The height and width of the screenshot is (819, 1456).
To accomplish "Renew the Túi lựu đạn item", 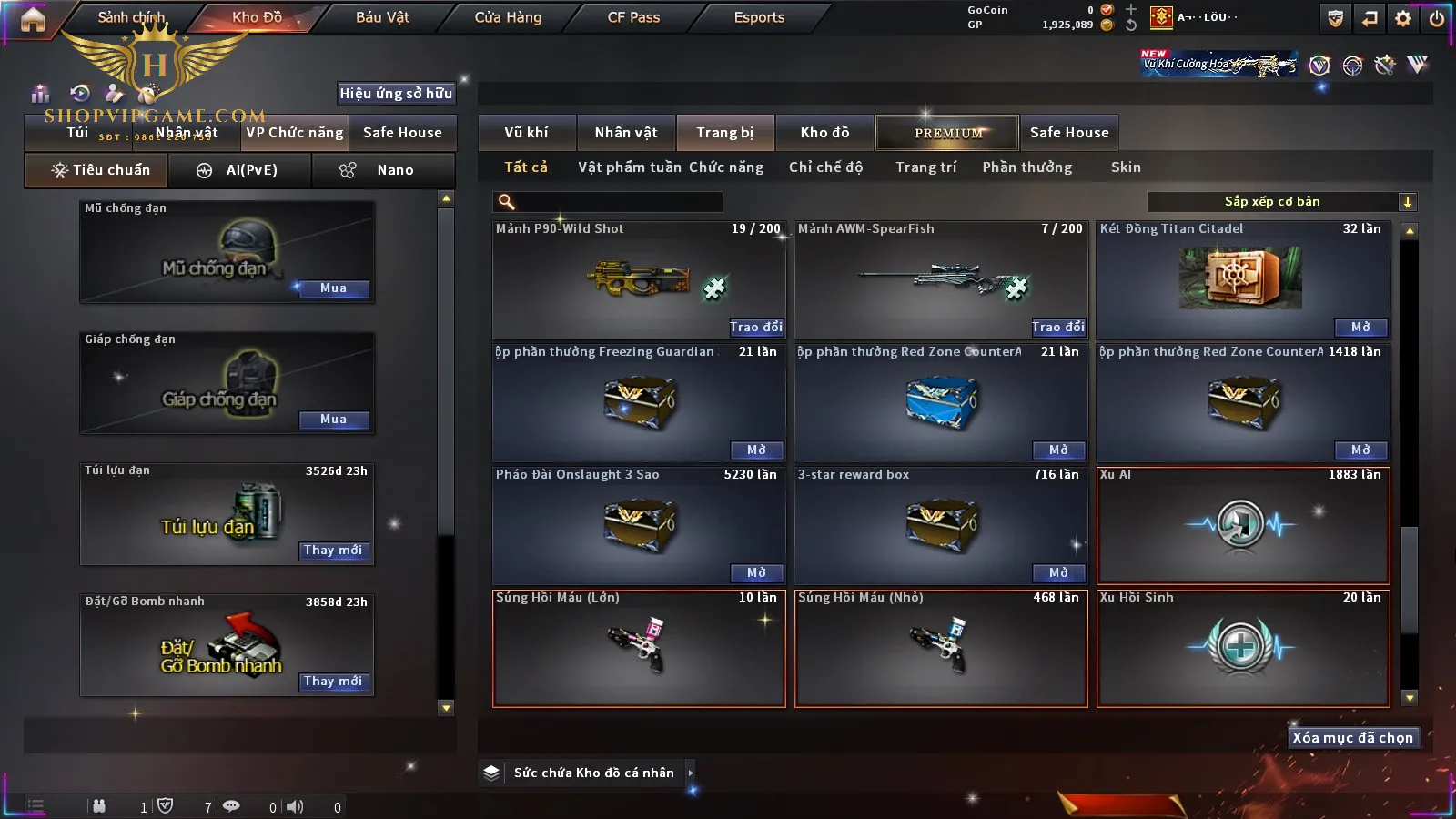I will click(333, 551).
